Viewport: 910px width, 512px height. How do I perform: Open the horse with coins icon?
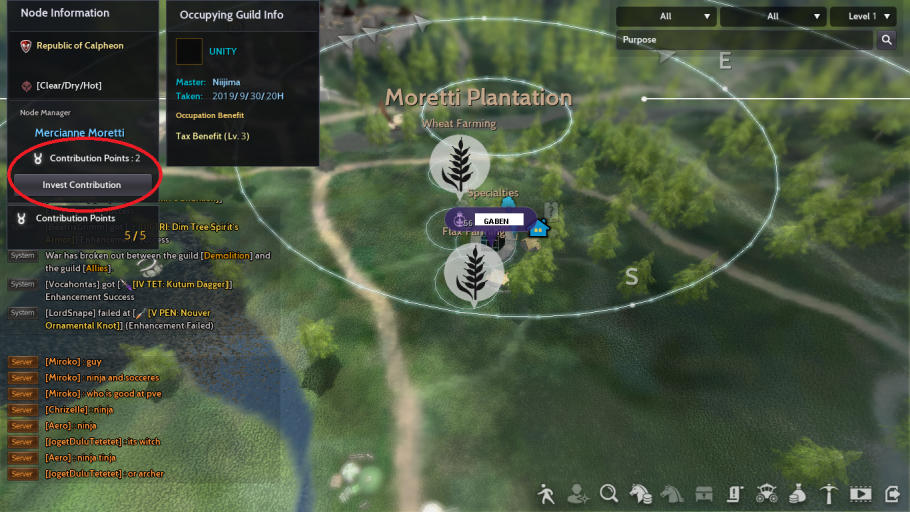tap(640, 493)
